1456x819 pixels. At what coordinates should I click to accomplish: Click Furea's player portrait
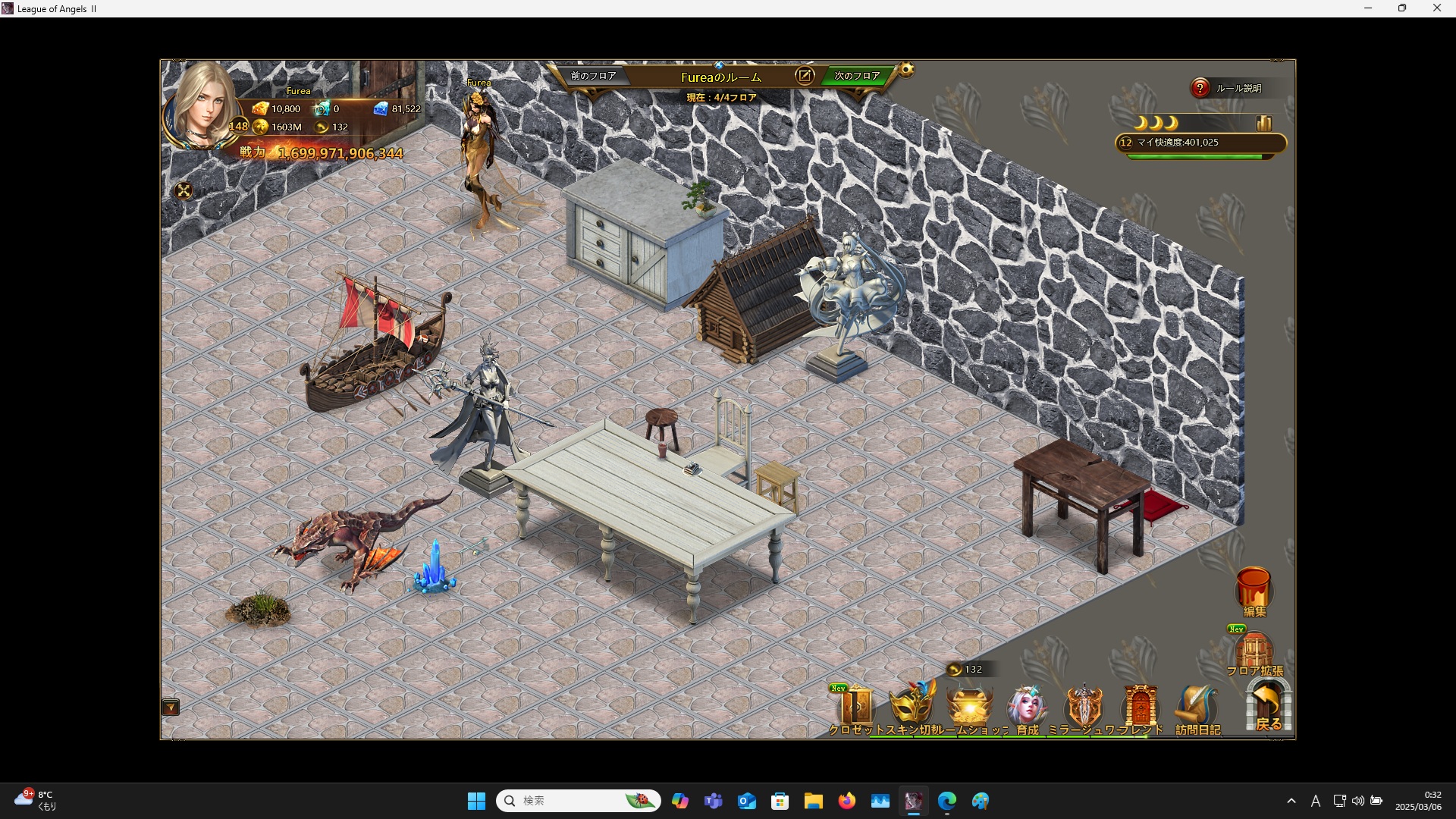coord(202,106)
